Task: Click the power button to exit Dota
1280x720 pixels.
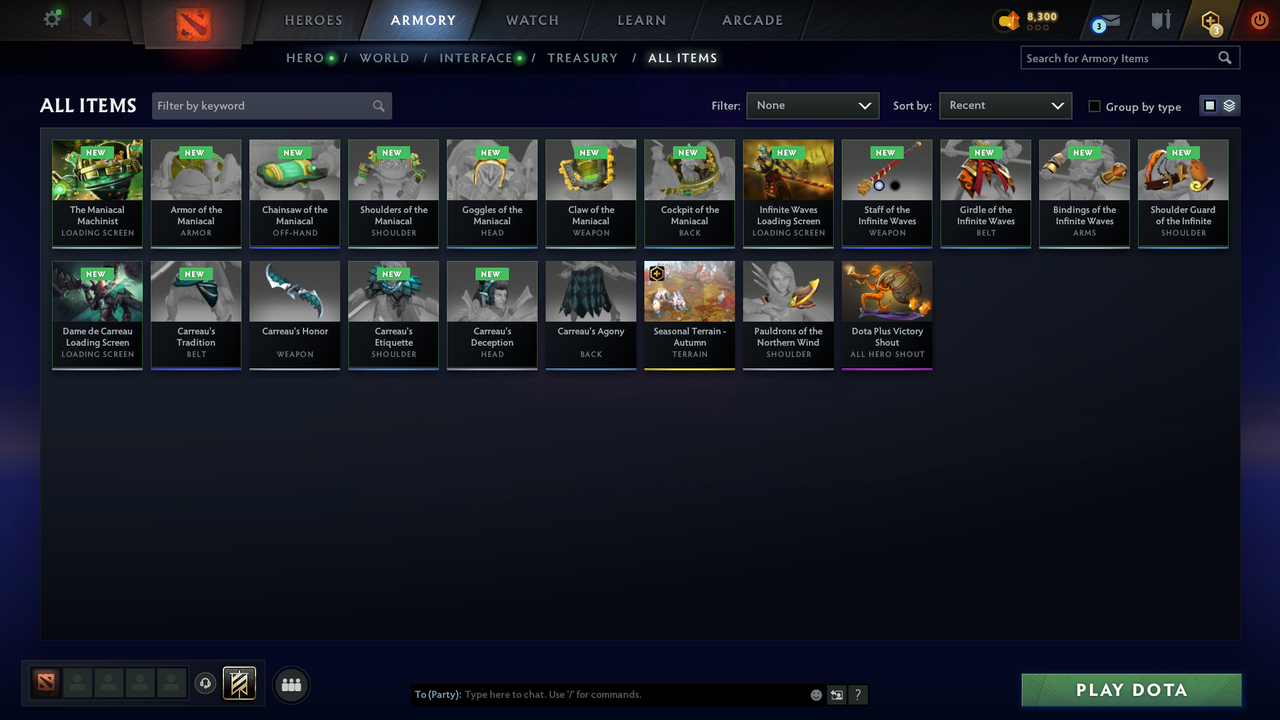Action: tap(1259, 19)
